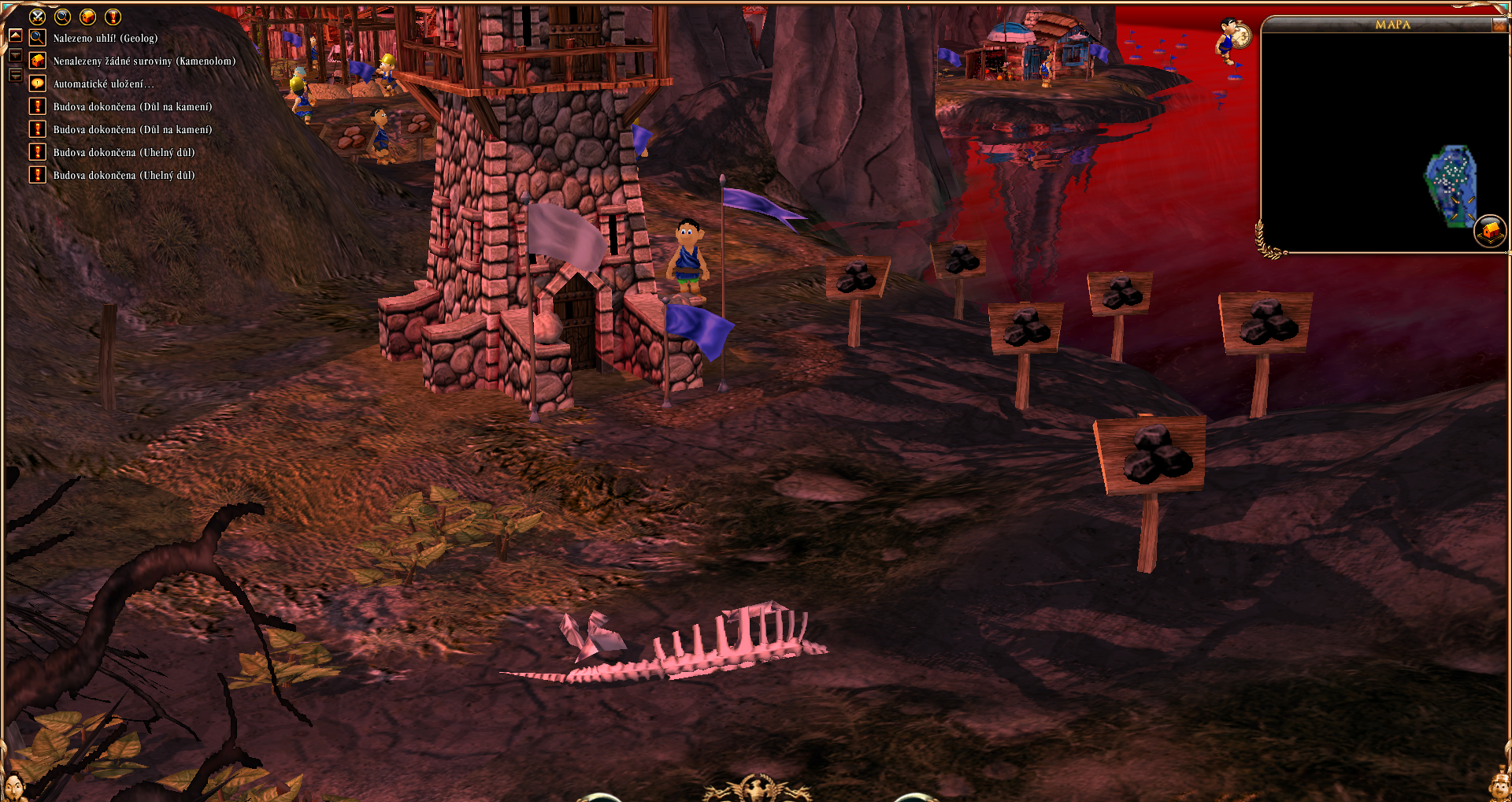This screenshot has width=1512, height=802.
Task: Click the settler with stopwatch icon
Action: (1232, 38)
